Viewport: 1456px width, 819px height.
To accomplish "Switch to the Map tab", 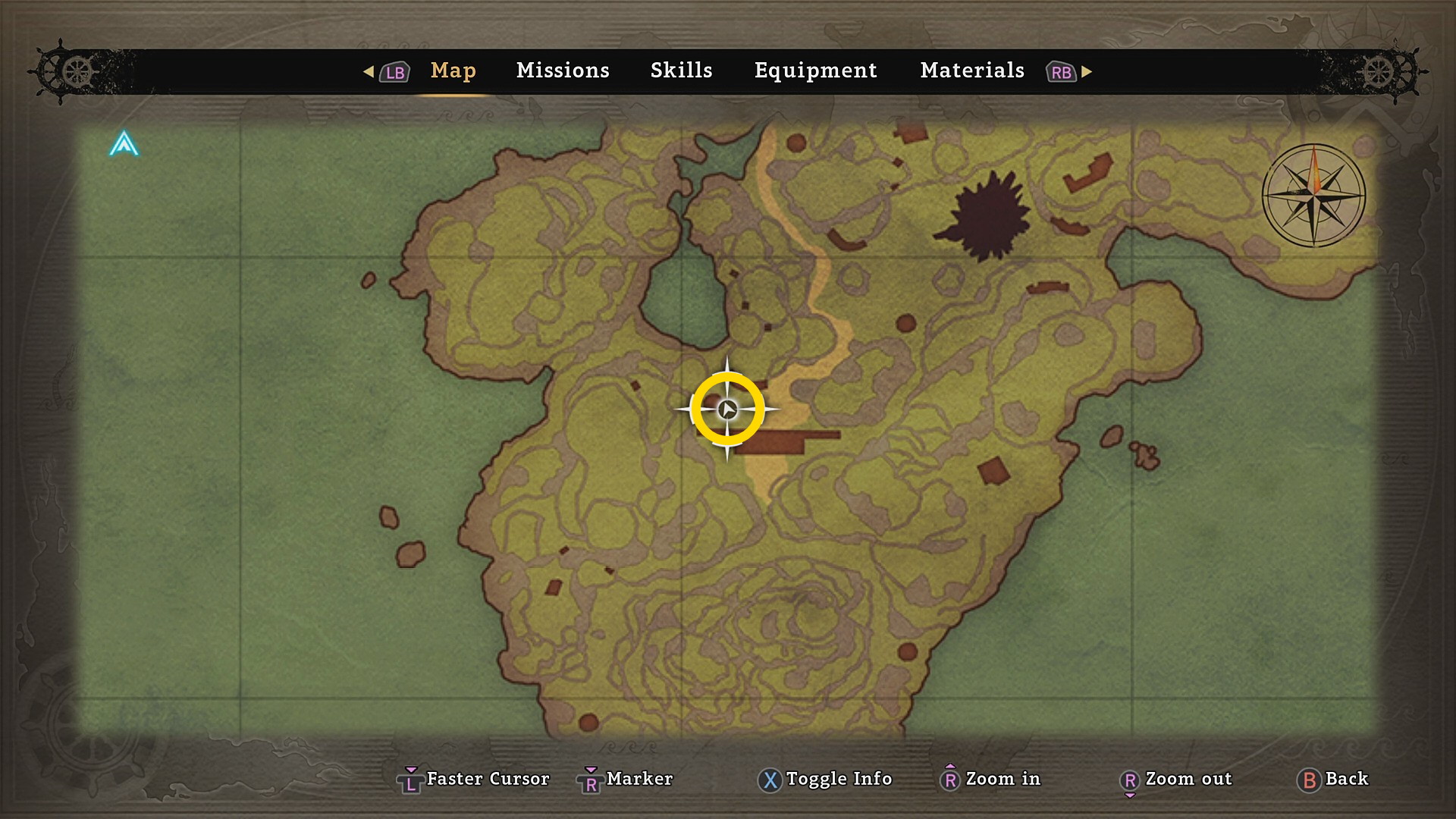I will [x=453, y=71].
